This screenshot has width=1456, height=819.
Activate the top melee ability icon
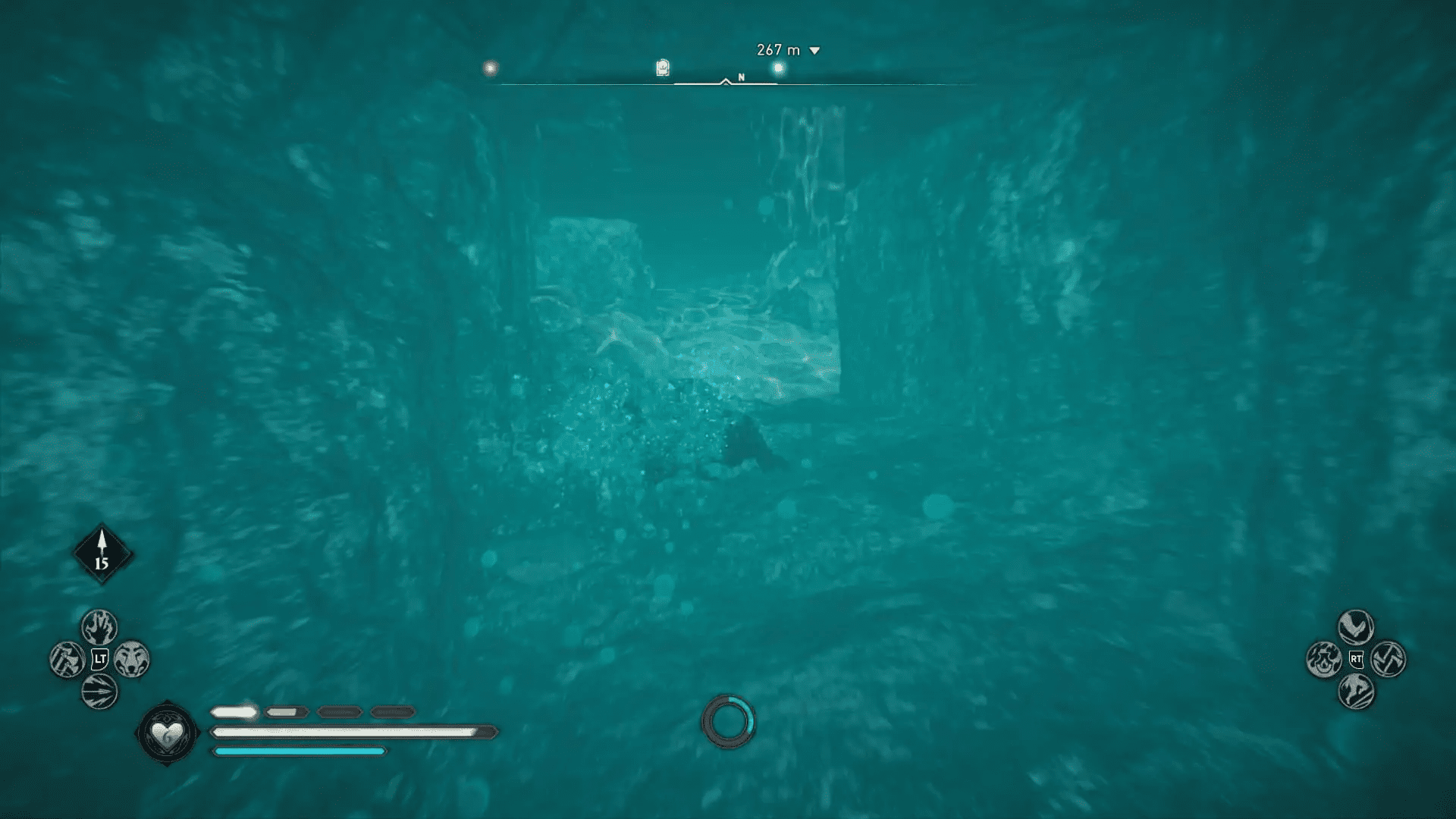pos(1355,627)
